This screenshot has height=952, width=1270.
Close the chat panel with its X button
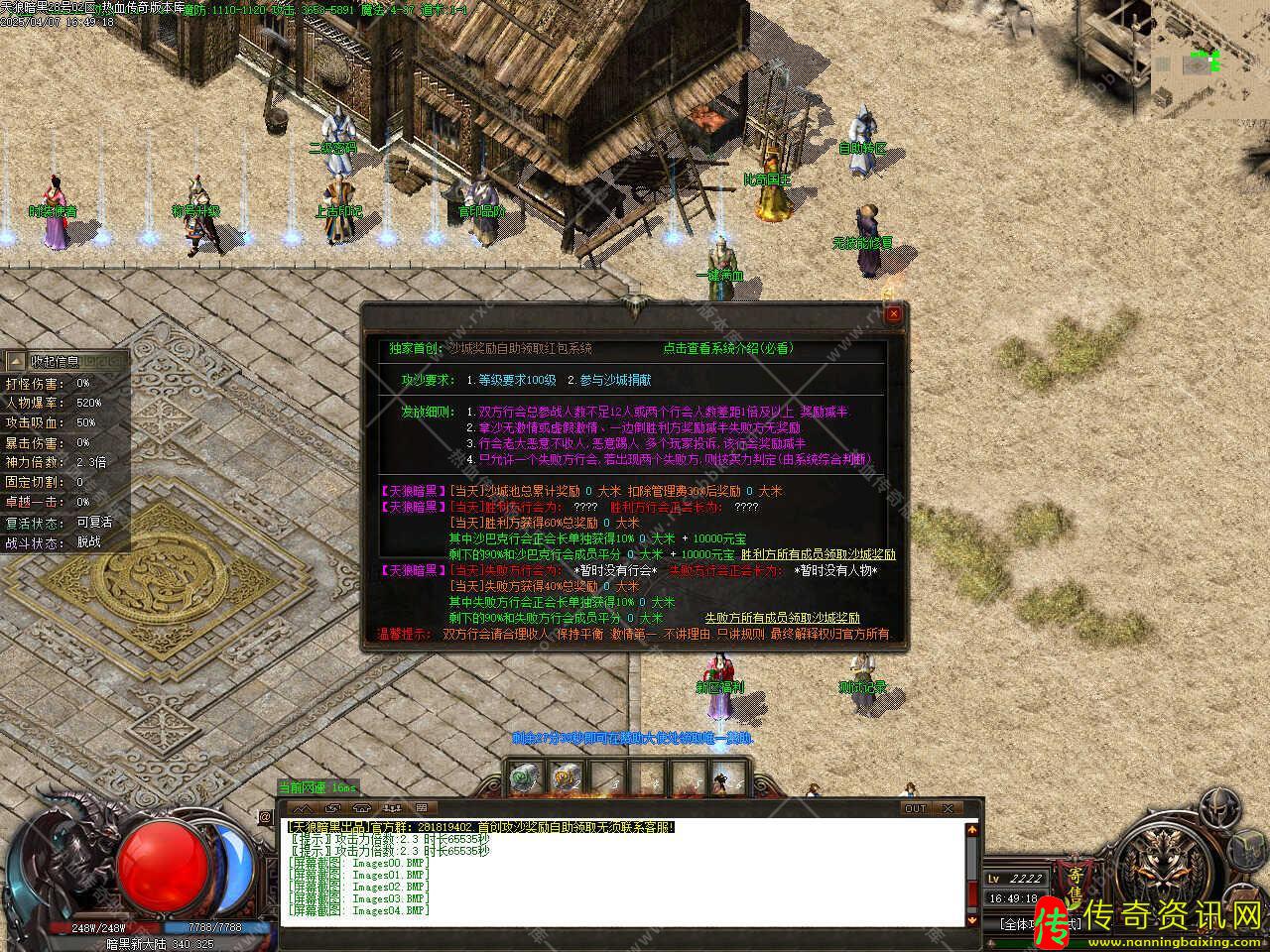pos(950,808)
